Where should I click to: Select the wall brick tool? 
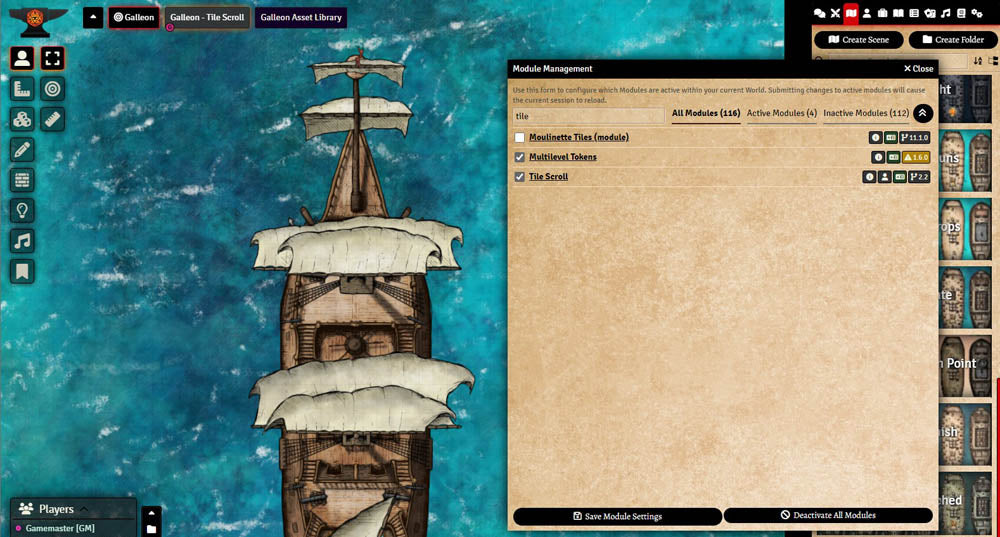(x=22, y=180)
